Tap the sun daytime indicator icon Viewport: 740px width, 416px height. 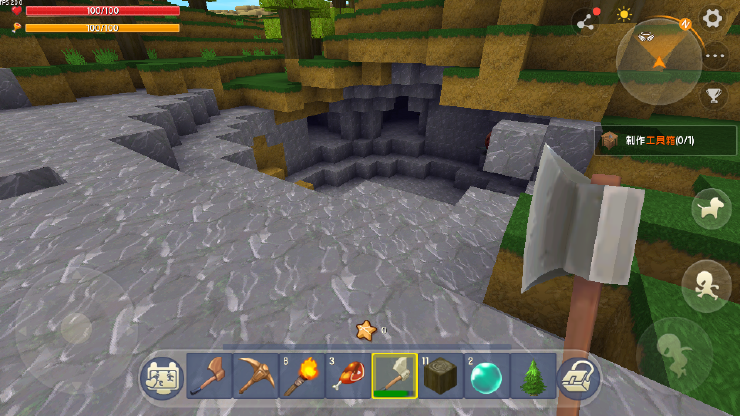coord(624,15)
